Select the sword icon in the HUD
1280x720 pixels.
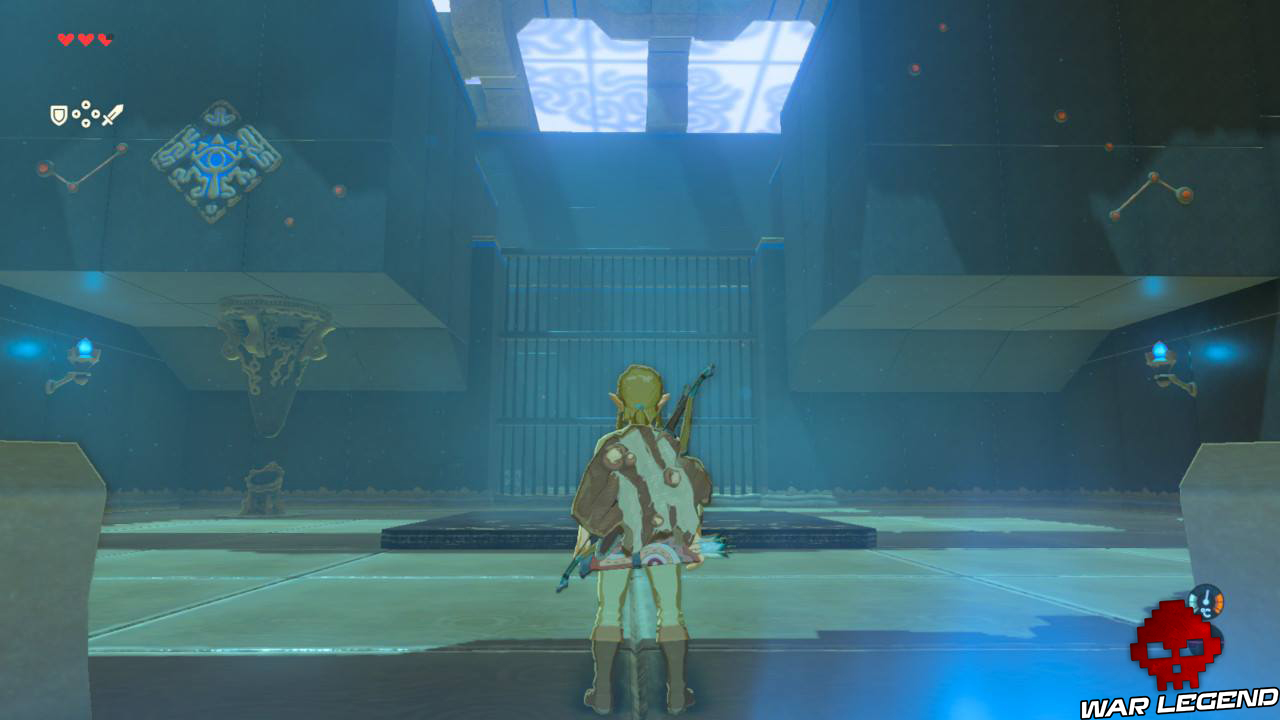(x=113, y=113)
